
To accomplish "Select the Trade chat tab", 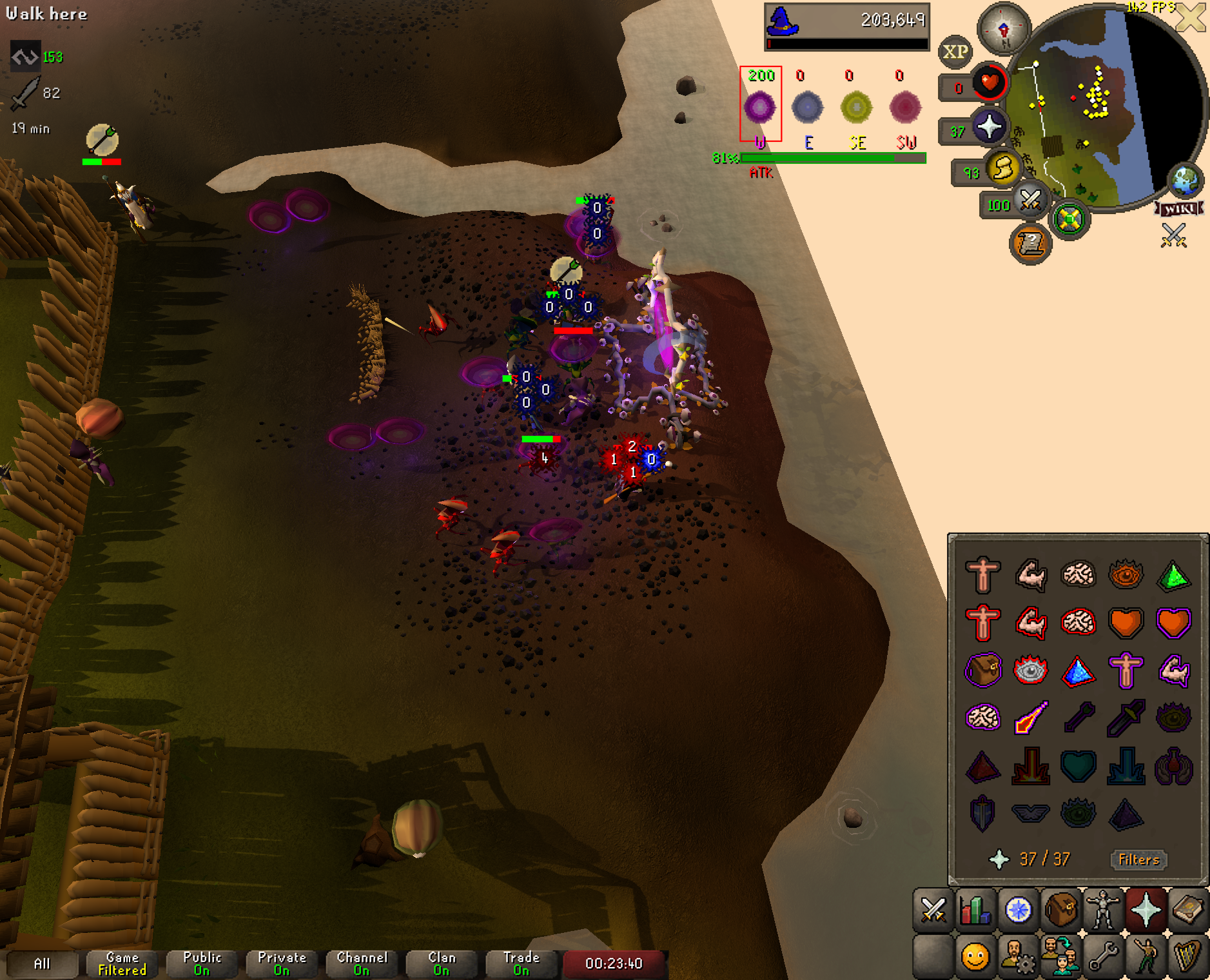I will tap(521, 964).
